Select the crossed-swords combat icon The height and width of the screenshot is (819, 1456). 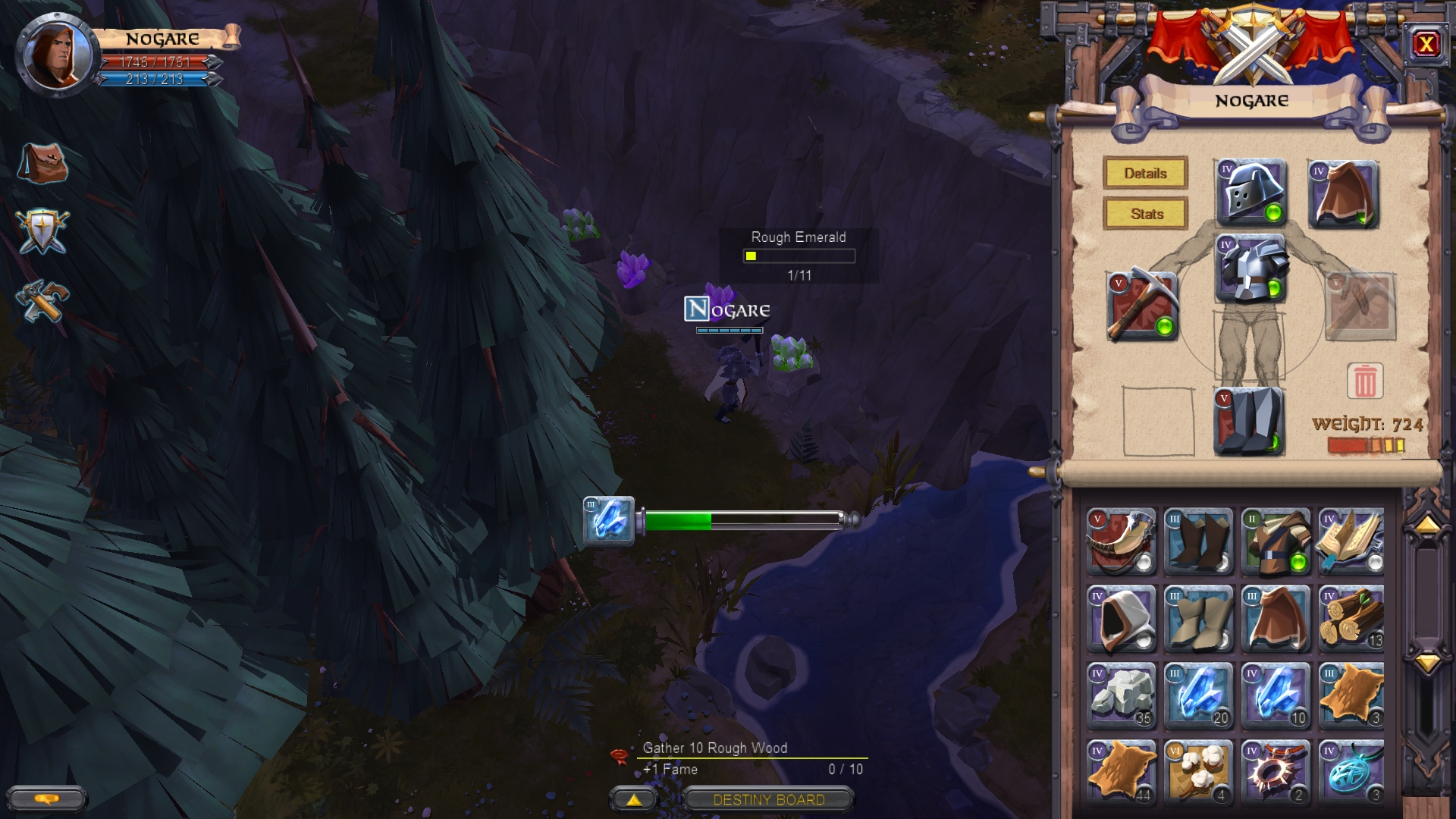pyautogui.click(x=44, y=231)
